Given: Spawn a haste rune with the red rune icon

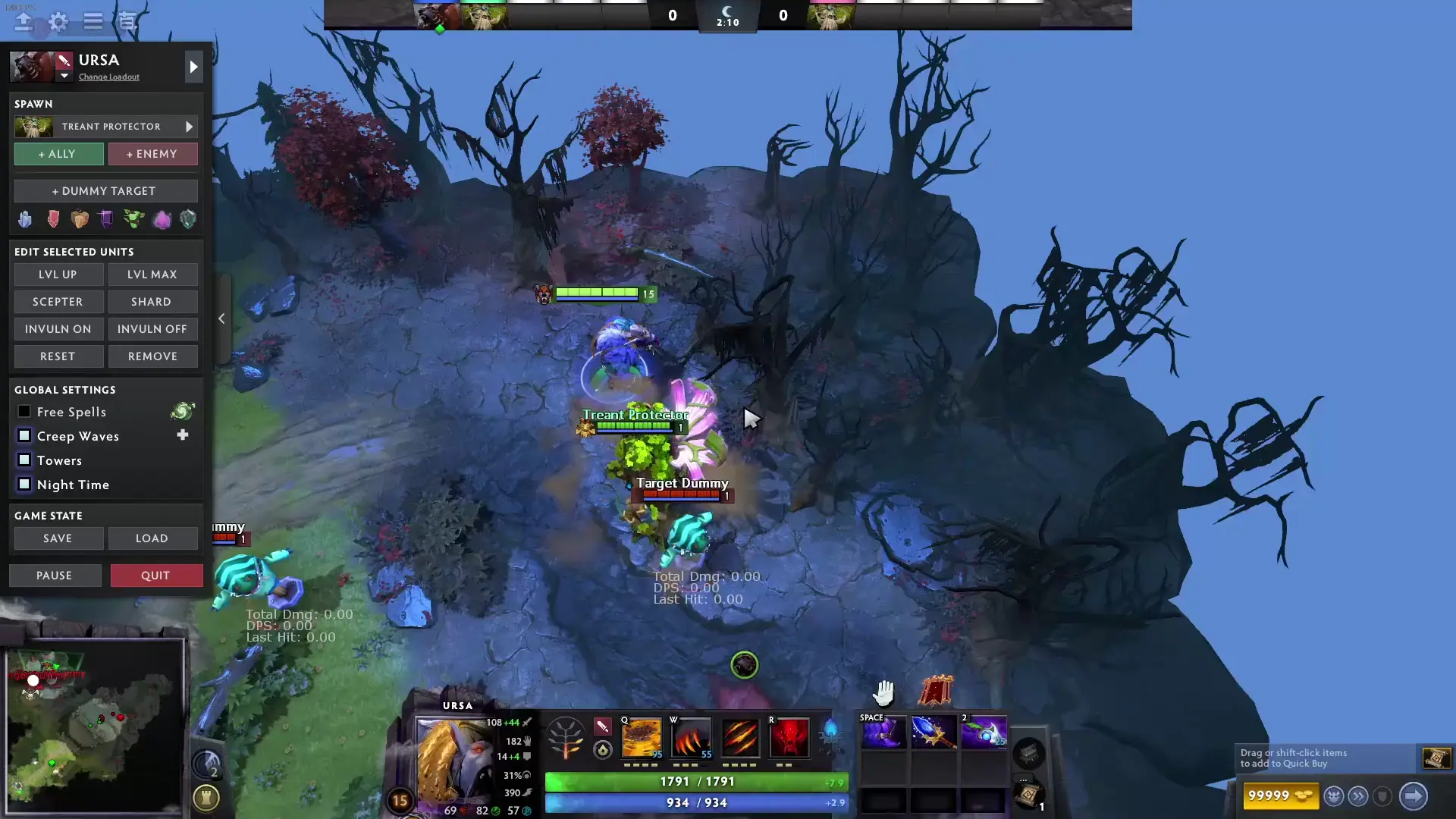Looking at the screenshot, I should 53,219.
